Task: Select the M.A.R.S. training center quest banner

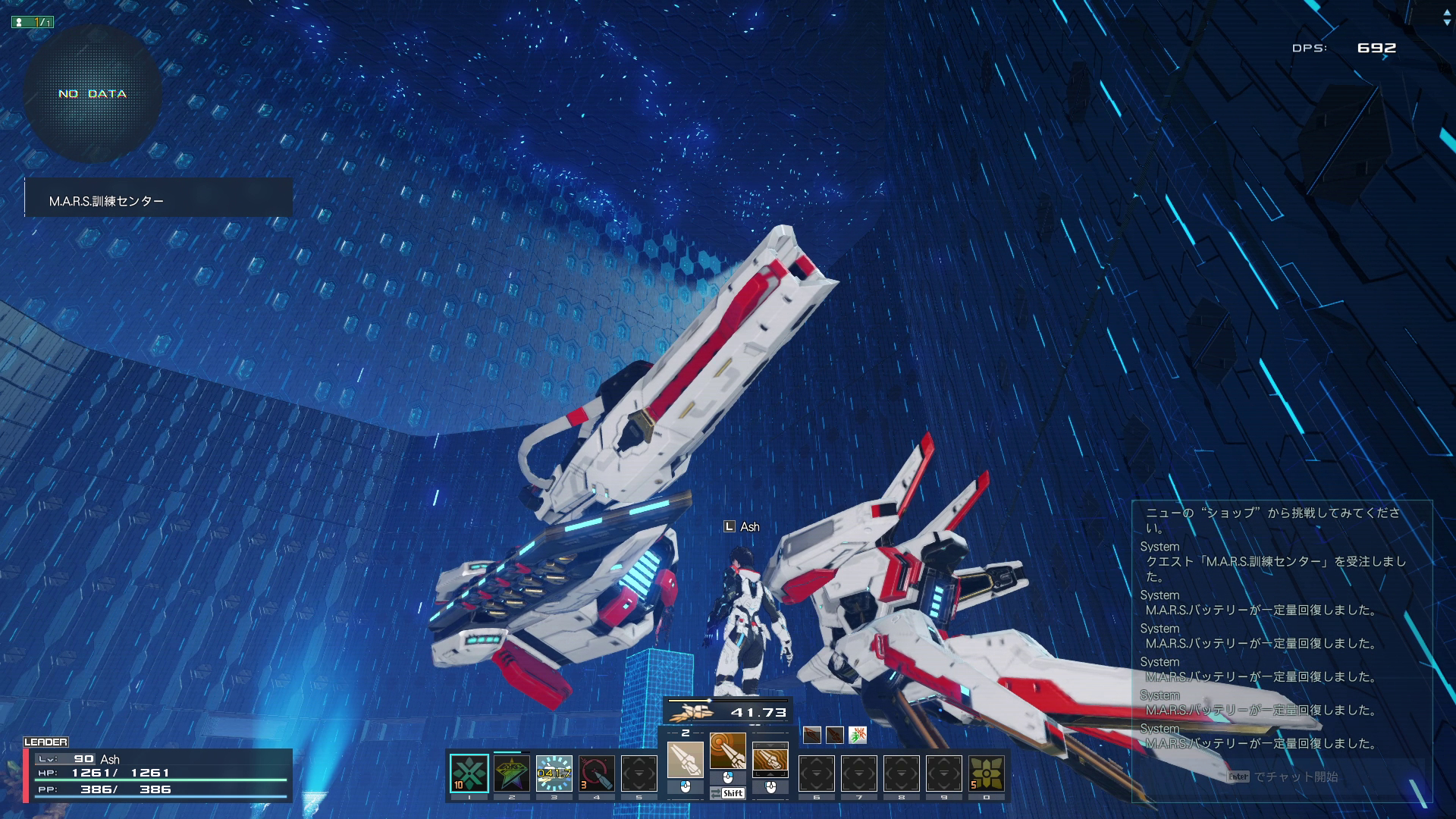Action: pos(158,198)
